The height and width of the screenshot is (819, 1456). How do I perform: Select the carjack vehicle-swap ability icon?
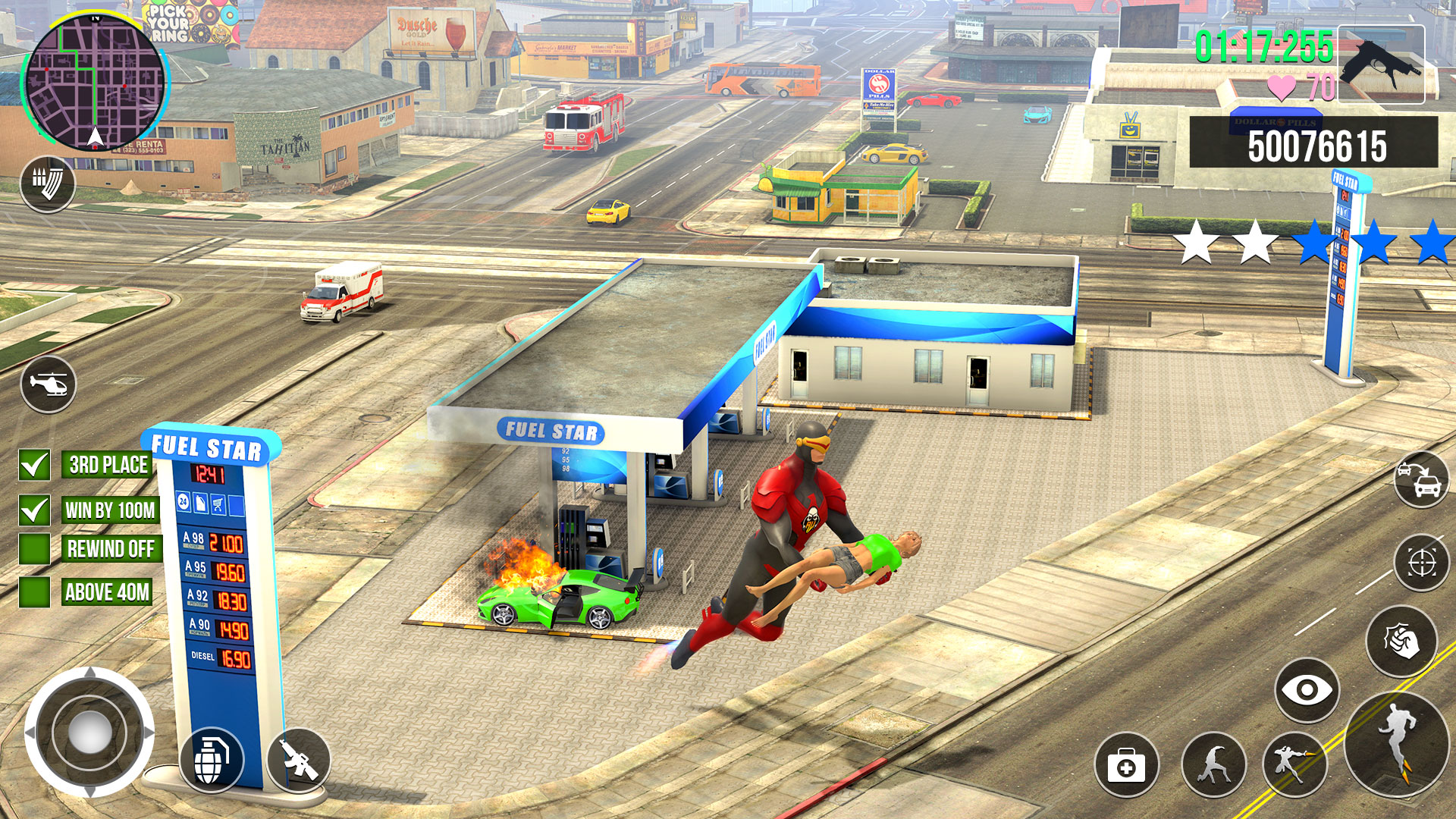[1420, 480]
